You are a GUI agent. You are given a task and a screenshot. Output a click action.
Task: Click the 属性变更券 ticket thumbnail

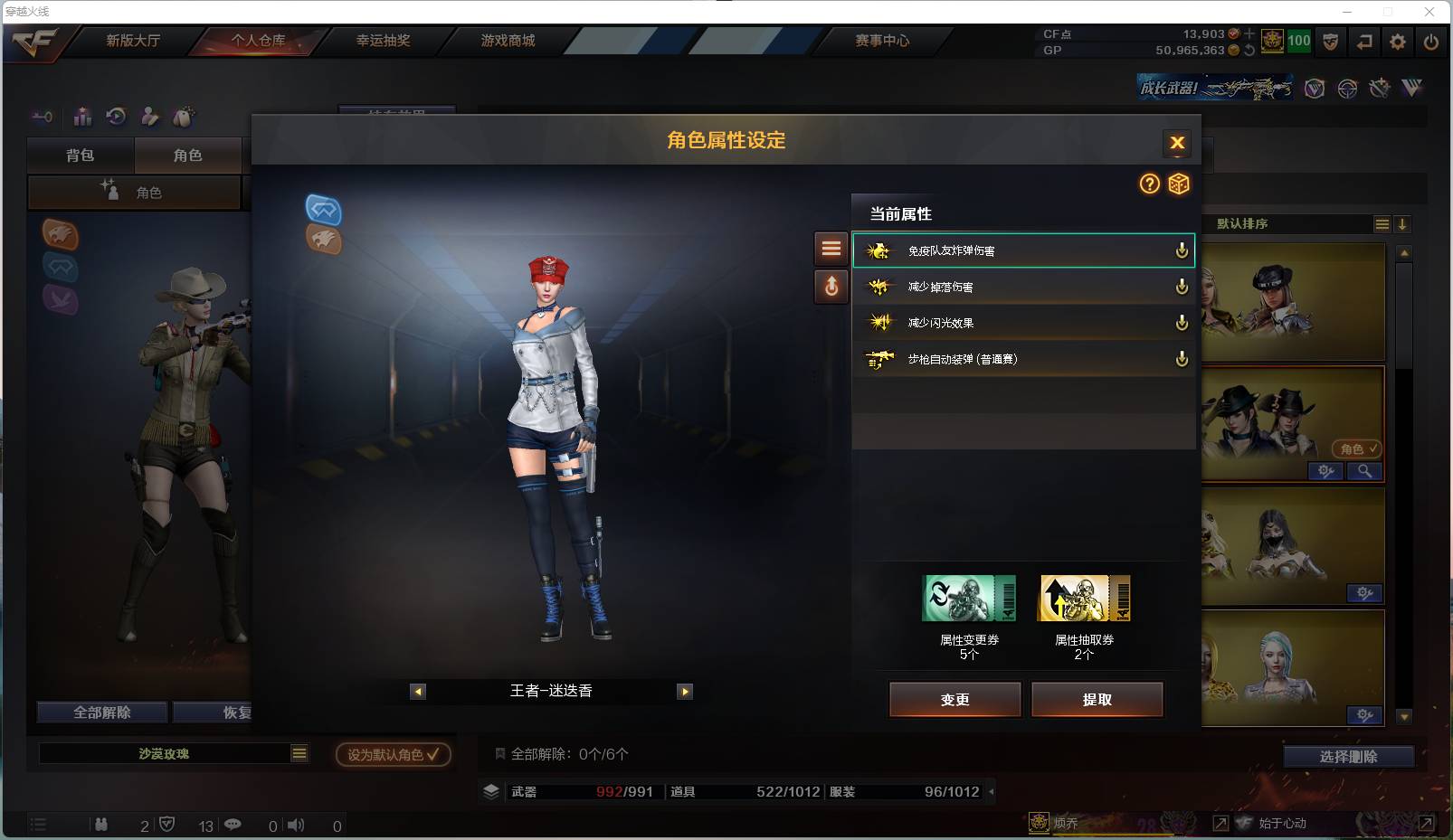click(x=970, y=599)
